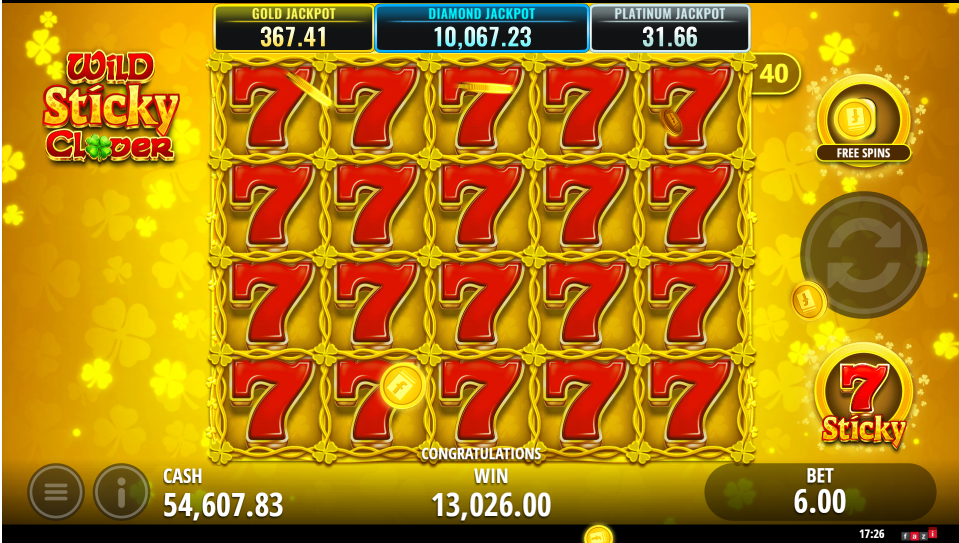The image size is (959, 543).
Task: Spin the reels with the round arrow button
Action: (x=863, y=255)
